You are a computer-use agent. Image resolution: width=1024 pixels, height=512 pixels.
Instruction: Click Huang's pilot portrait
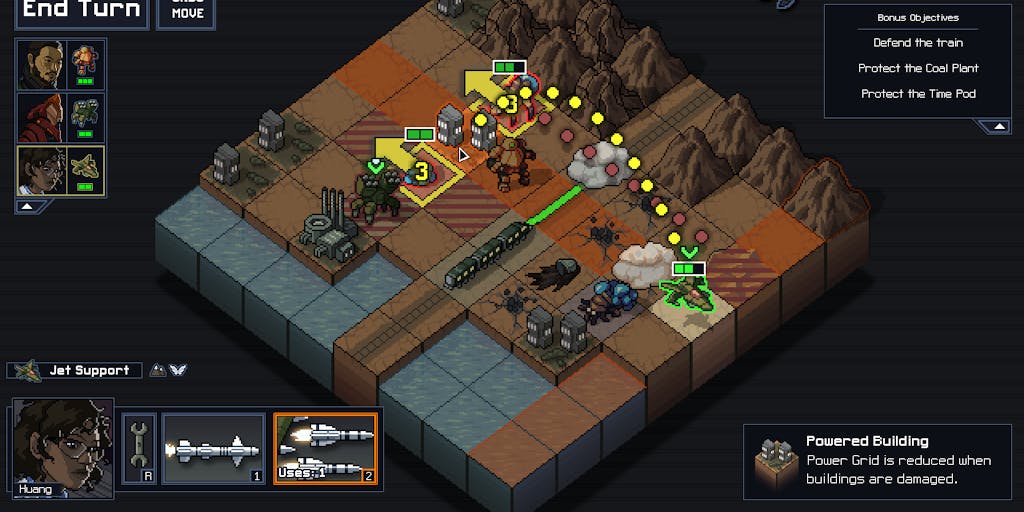62,448
